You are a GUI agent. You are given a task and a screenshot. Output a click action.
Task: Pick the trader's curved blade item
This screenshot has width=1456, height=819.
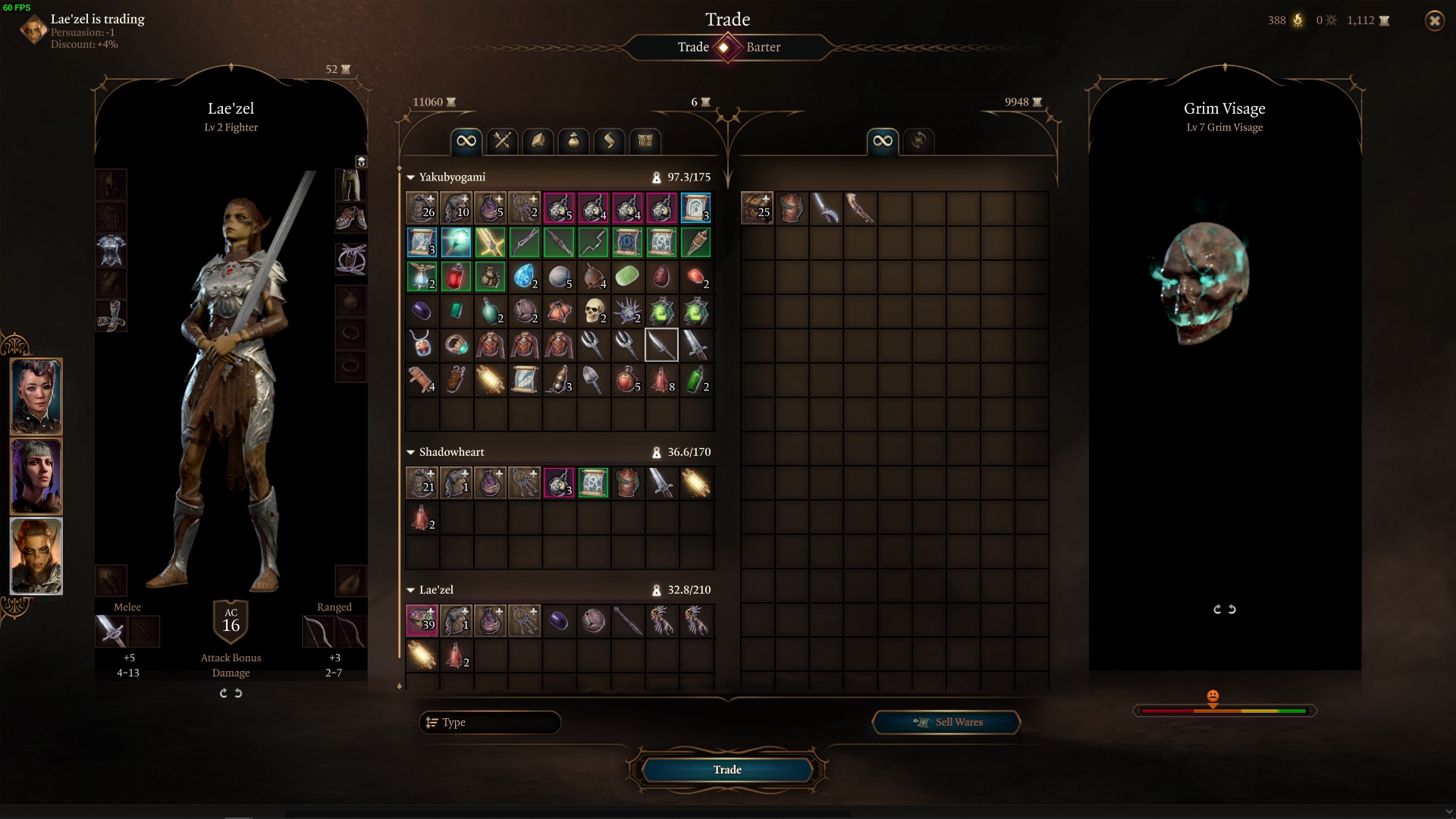pos(825,209)
